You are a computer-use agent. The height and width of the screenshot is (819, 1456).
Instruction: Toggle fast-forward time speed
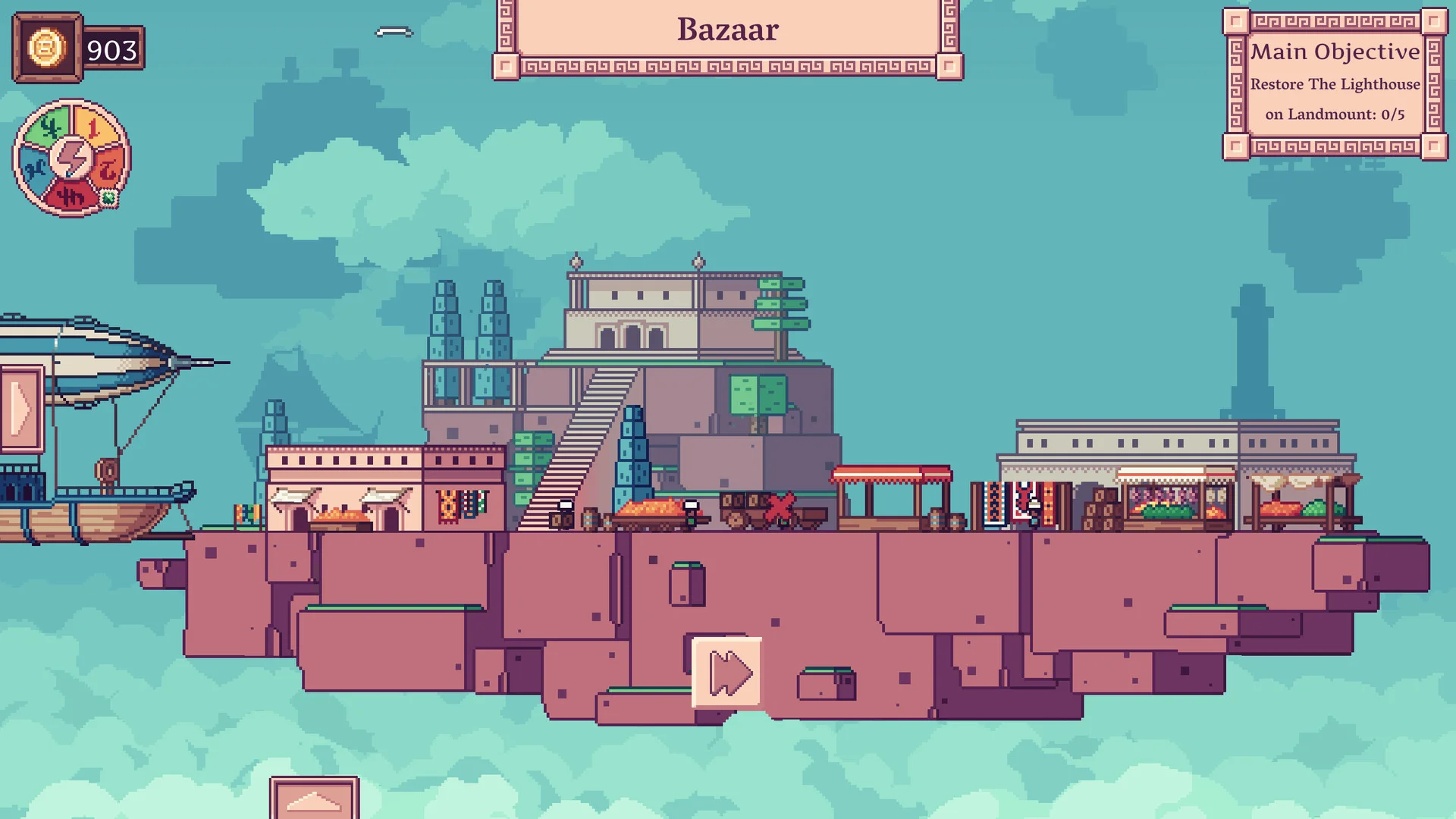click(x=726, y=670)
